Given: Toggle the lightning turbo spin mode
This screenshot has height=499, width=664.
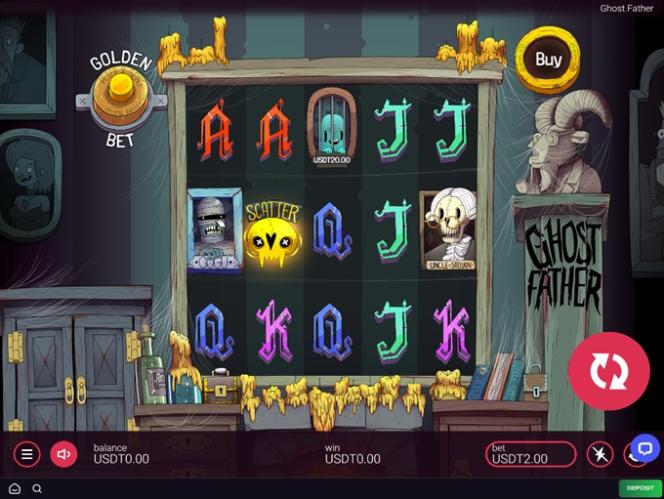Looking at the screenshot, I should (600, 455).
